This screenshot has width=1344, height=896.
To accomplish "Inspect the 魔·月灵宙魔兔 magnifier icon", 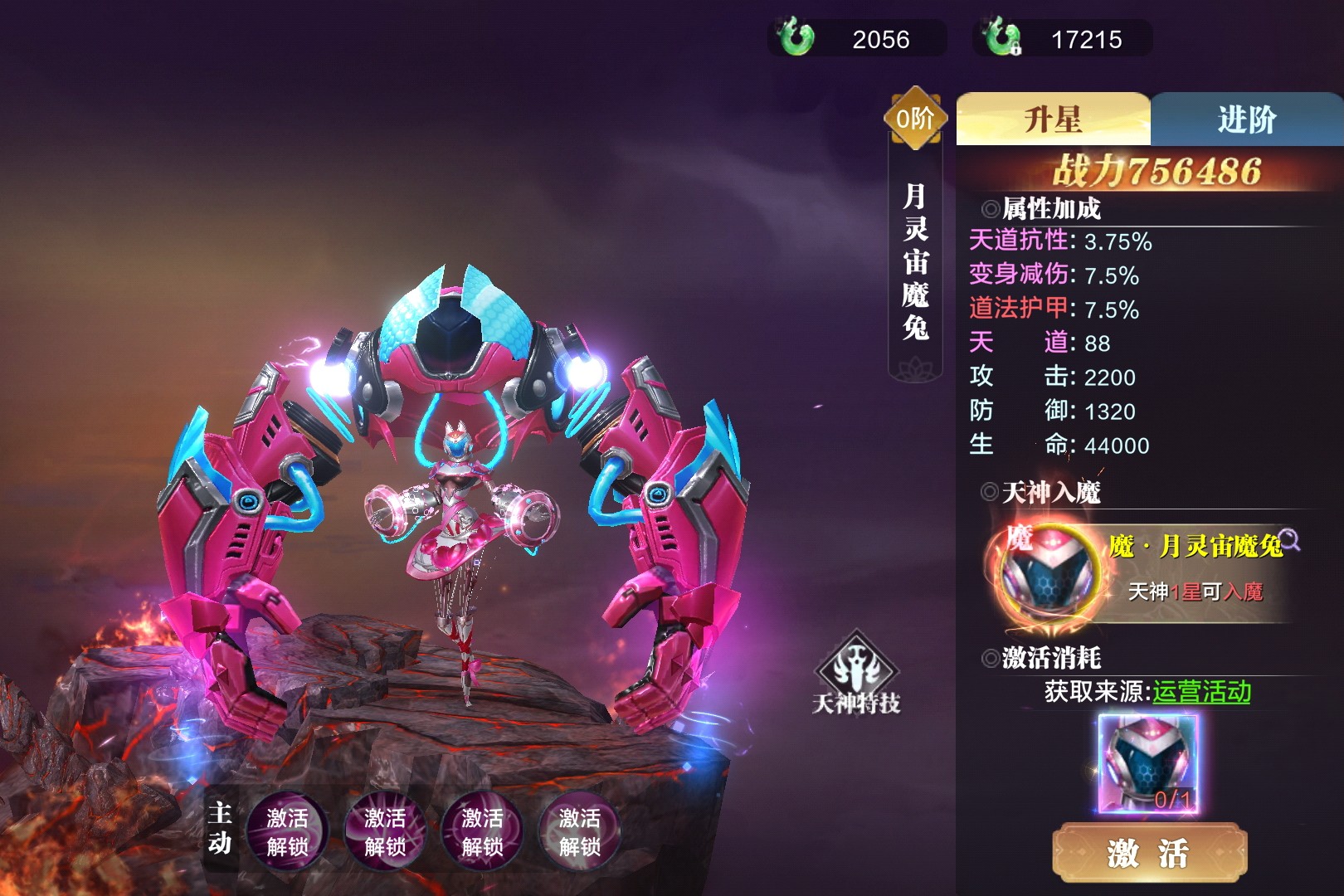I will coord(1289,540).
